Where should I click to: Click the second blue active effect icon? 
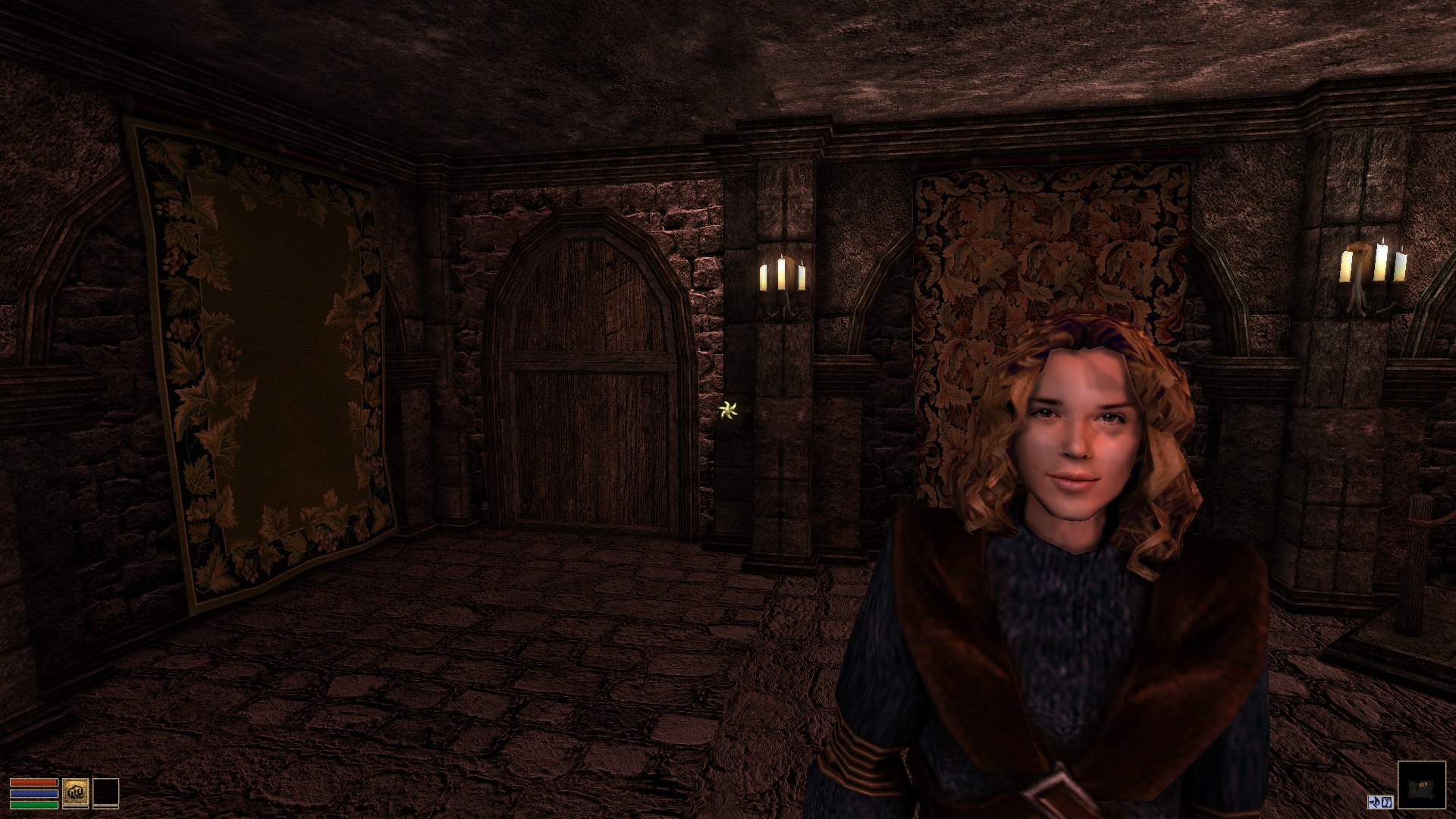pyautogui.click(x=1388, y=802)
